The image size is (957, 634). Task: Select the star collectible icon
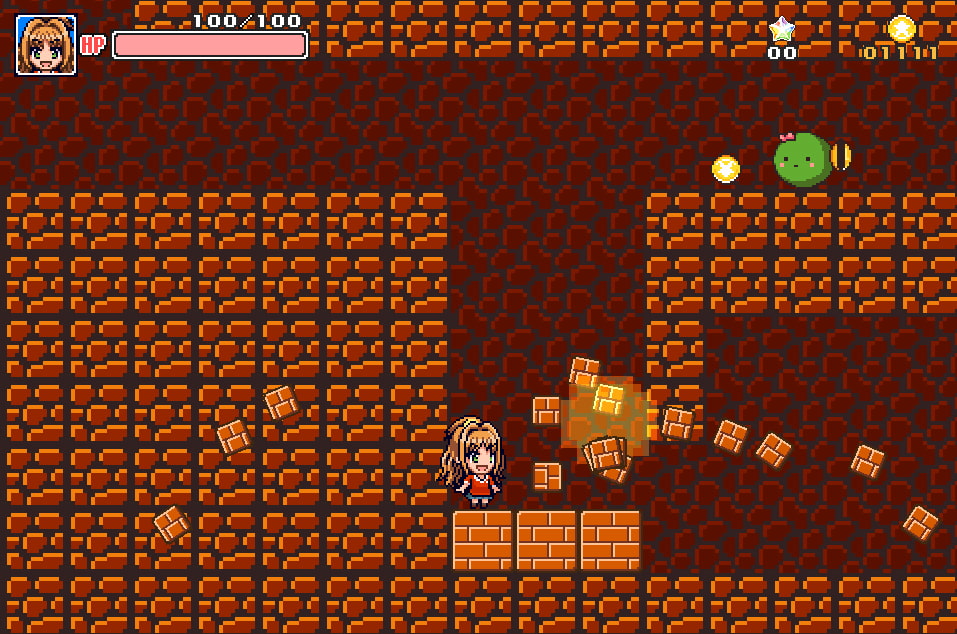tap(781, 30)
